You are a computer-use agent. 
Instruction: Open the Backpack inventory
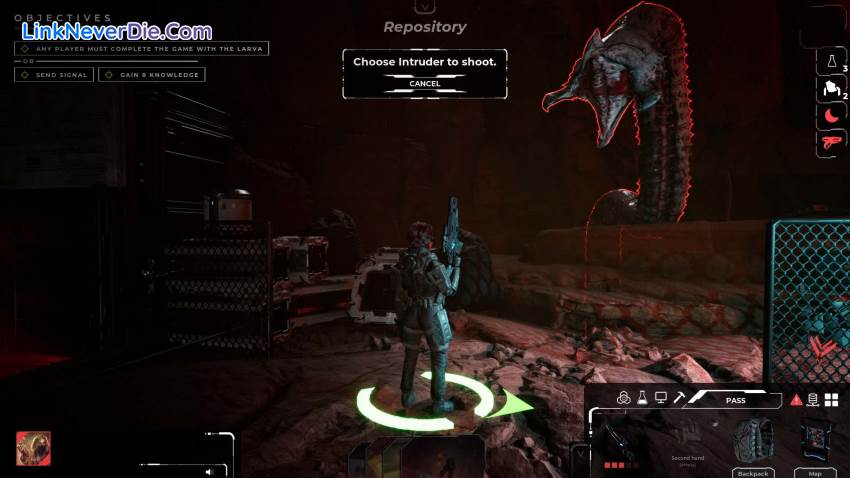tap(752, 445)
